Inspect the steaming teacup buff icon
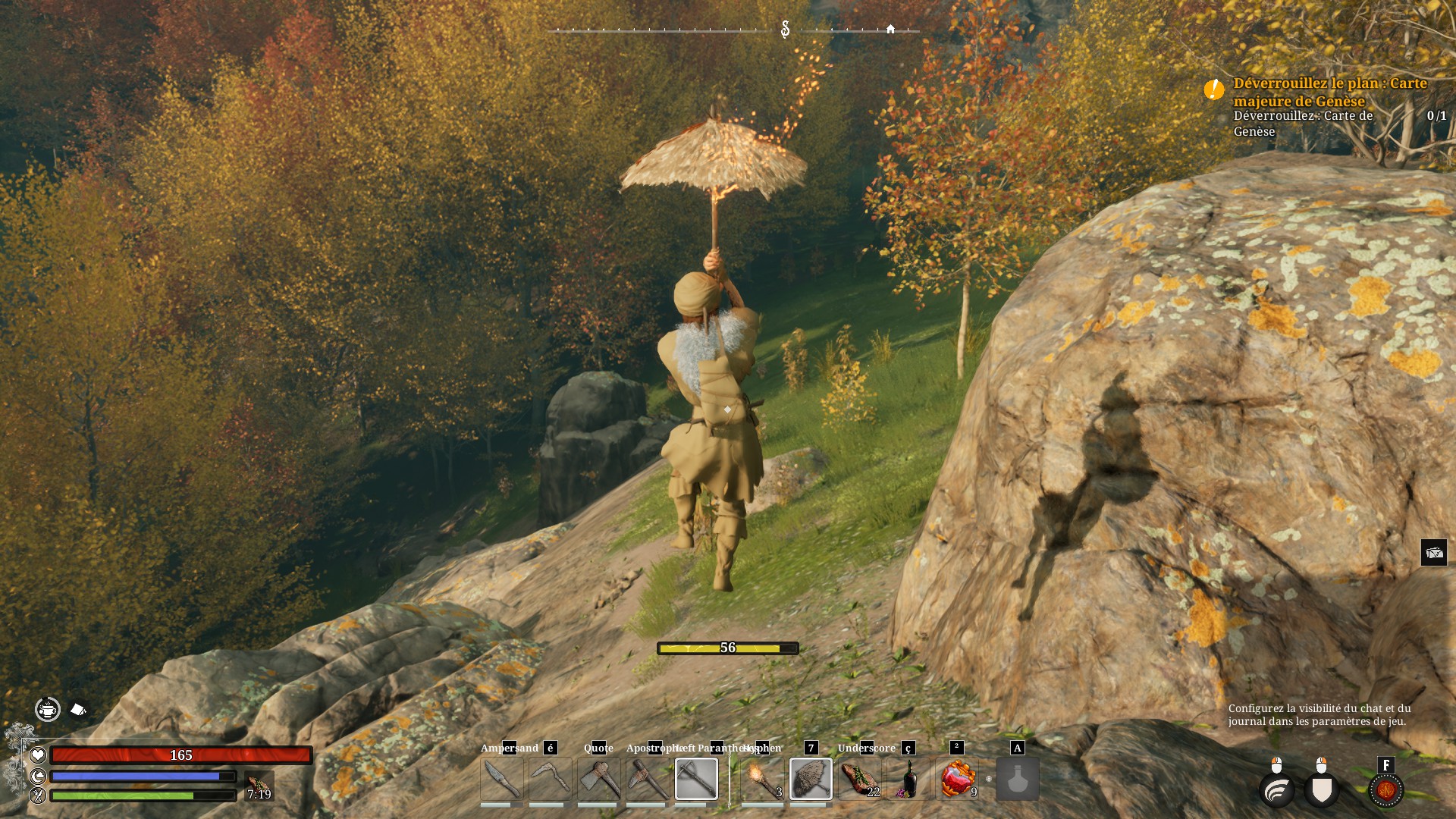 pos(48,710)
